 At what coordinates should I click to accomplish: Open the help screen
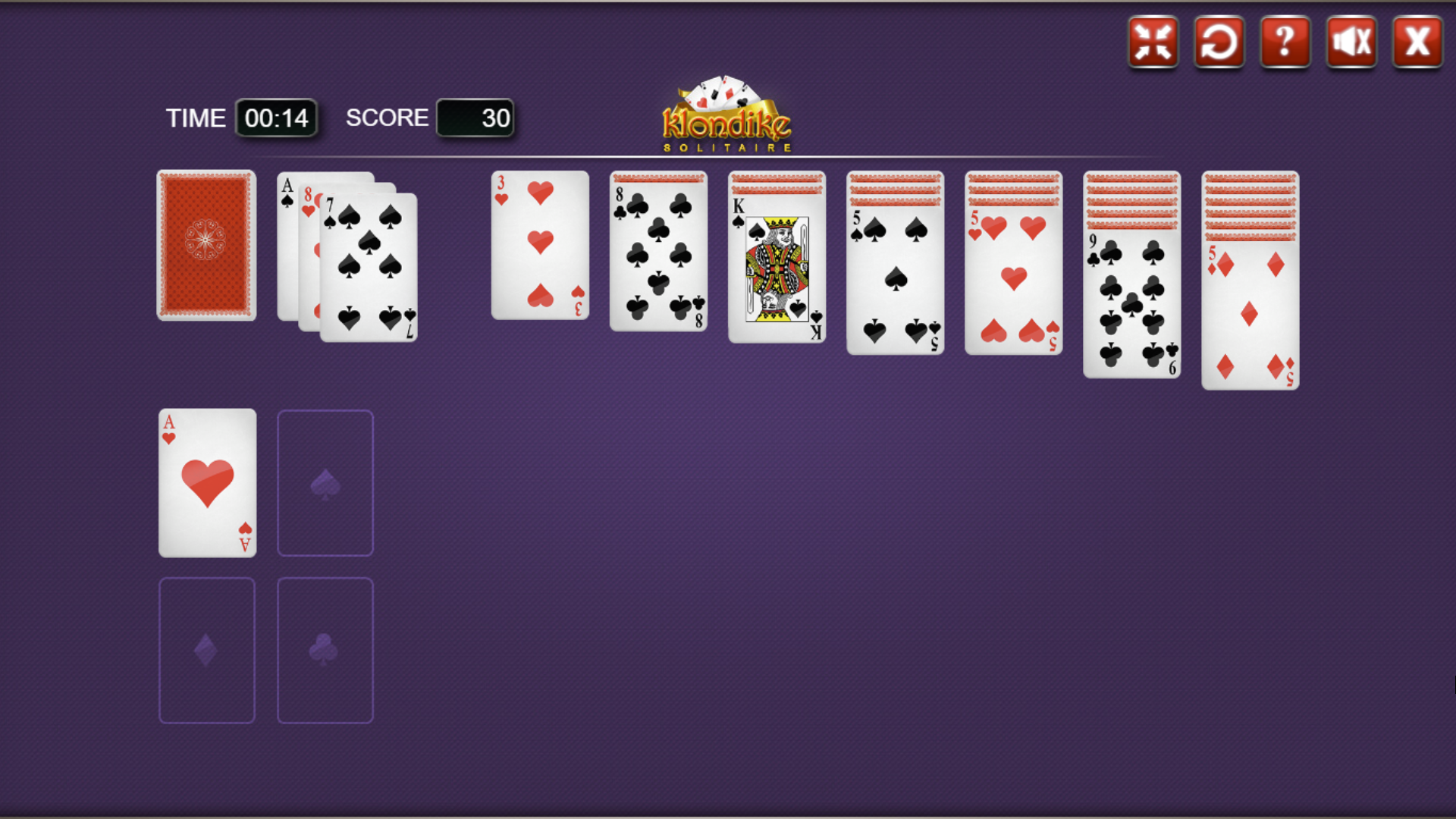(x=1285, y=42)
